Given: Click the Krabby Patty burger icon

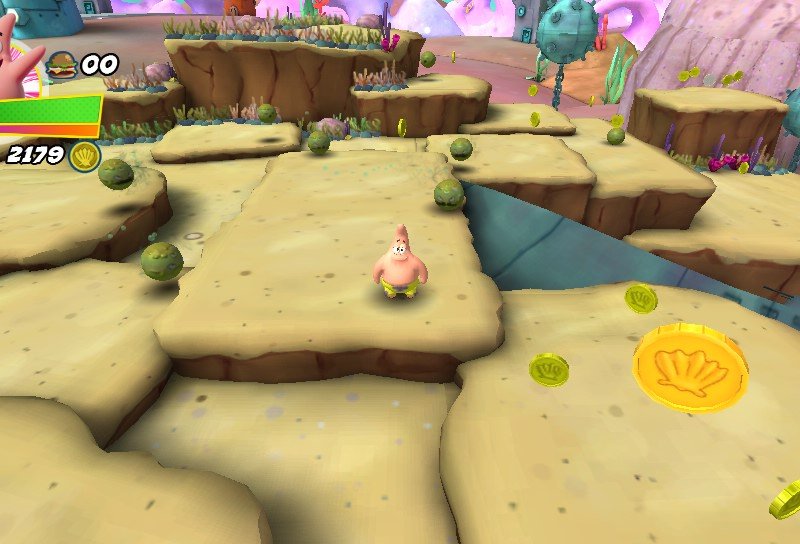Looking at the screenshot, I should point(61,65).
